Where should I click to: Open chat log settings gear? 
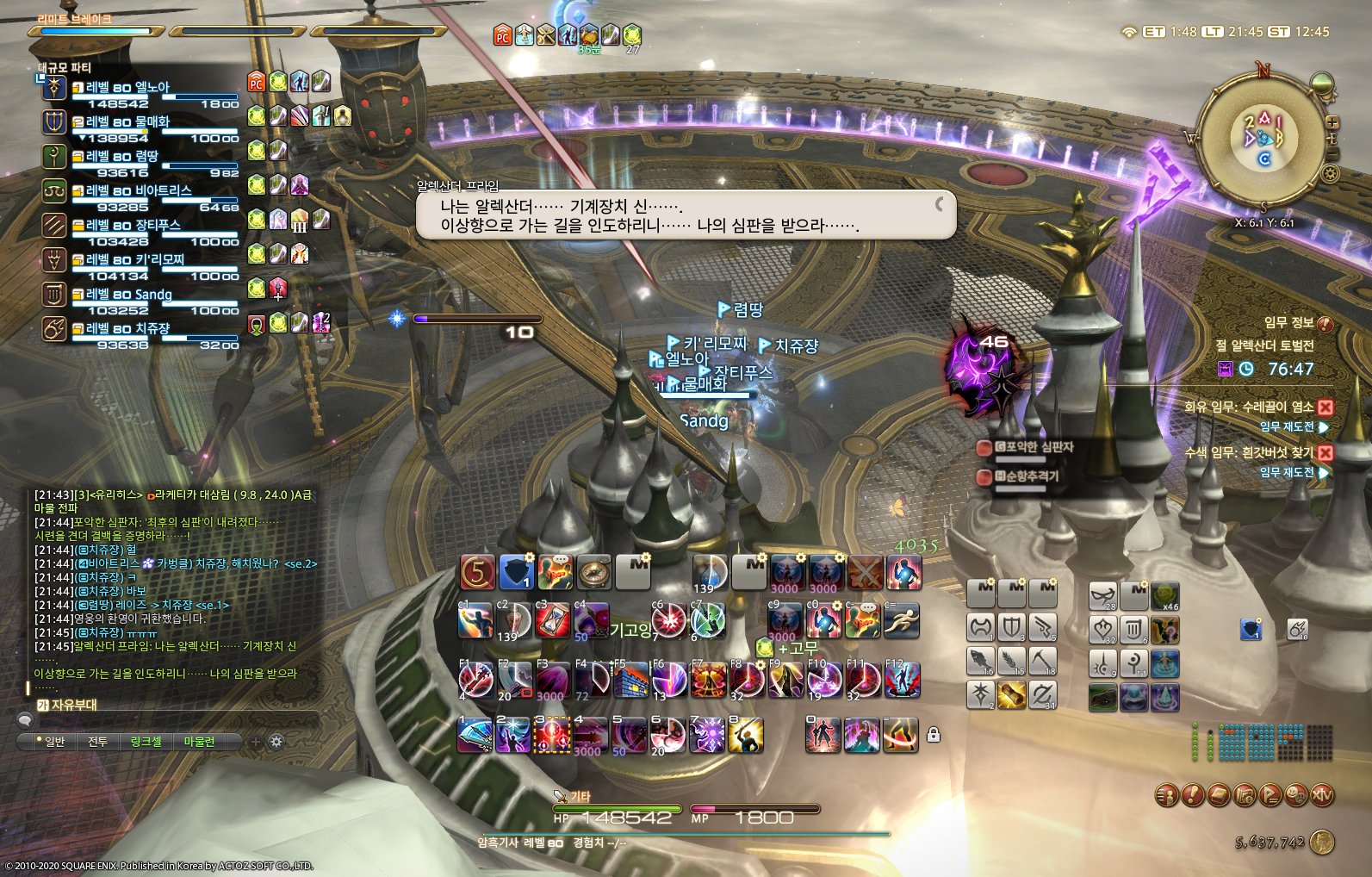(276, 742)
